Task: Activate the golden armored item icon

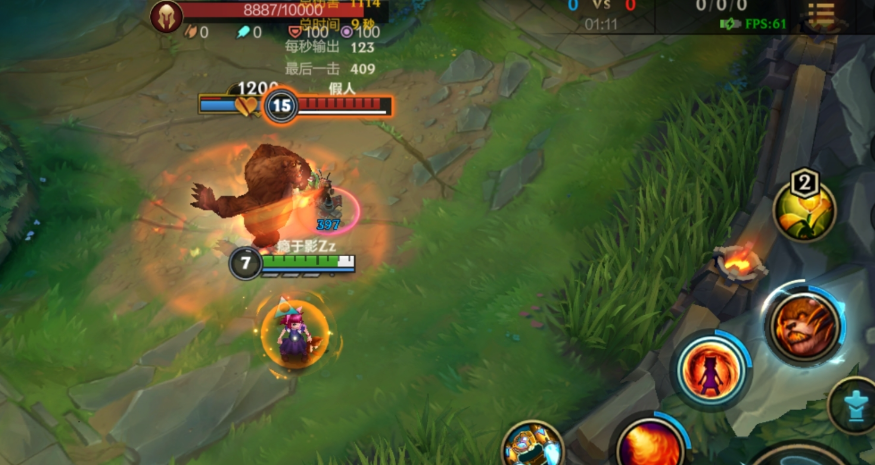Action: [531, 446]
